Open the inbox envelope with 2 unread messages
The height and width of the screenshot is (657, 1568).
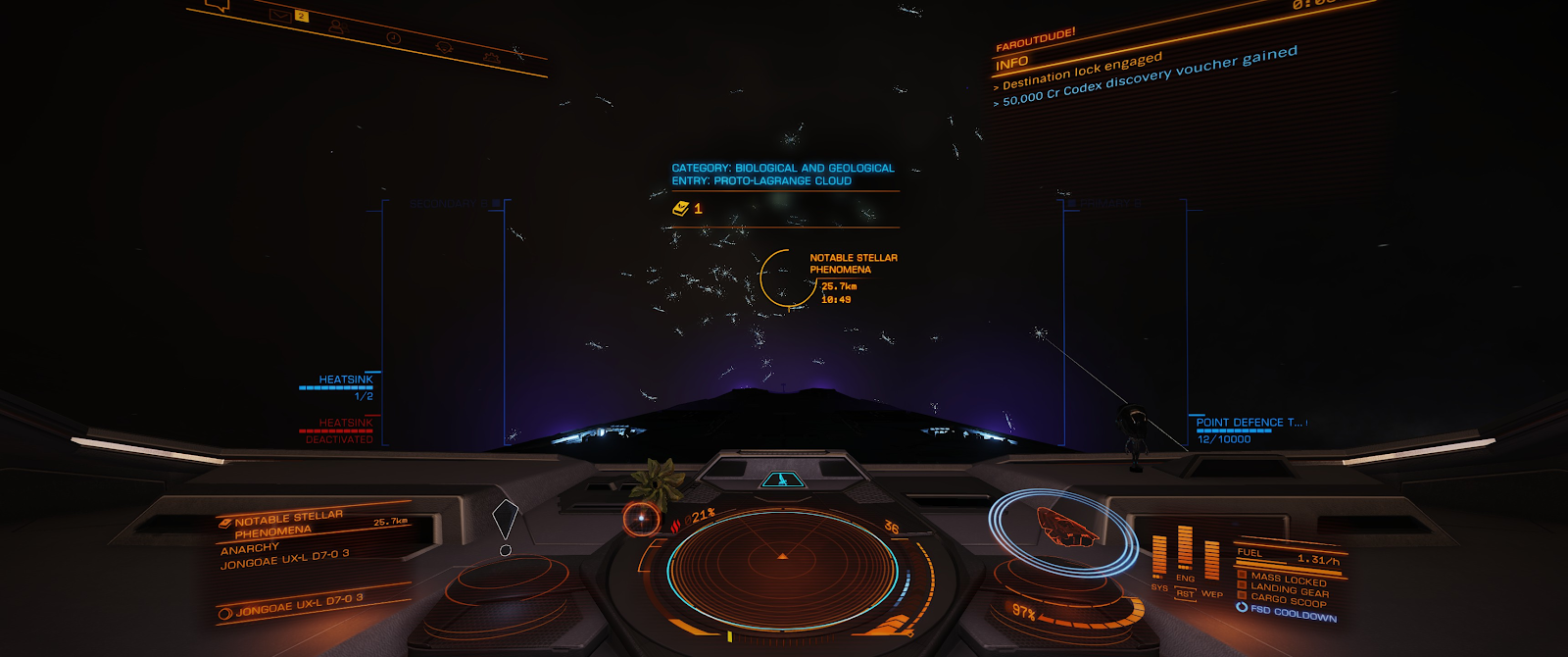point(280,14)
